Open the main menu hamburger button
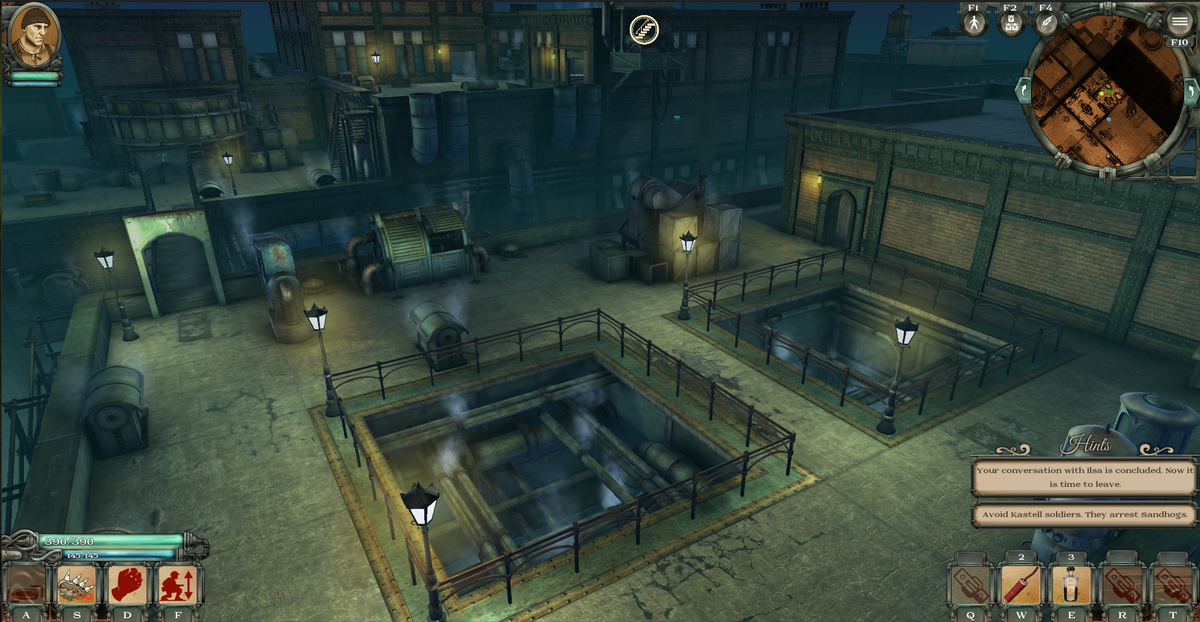Viewport: 1200px width, 622px height. tap(1180, 20)
